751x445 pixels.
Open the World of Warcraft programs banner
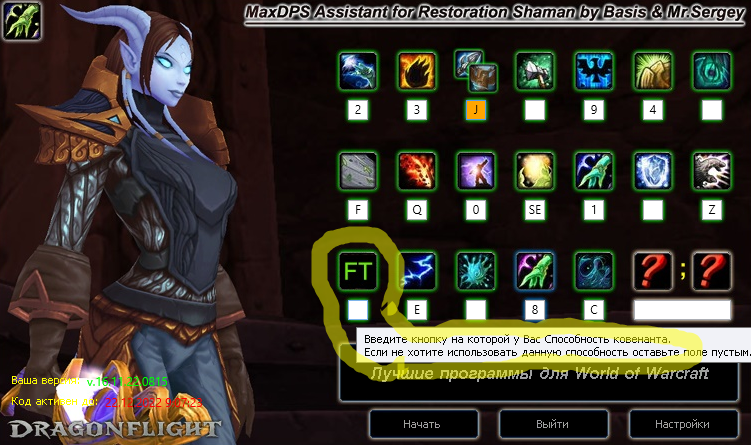coord(539,374)
